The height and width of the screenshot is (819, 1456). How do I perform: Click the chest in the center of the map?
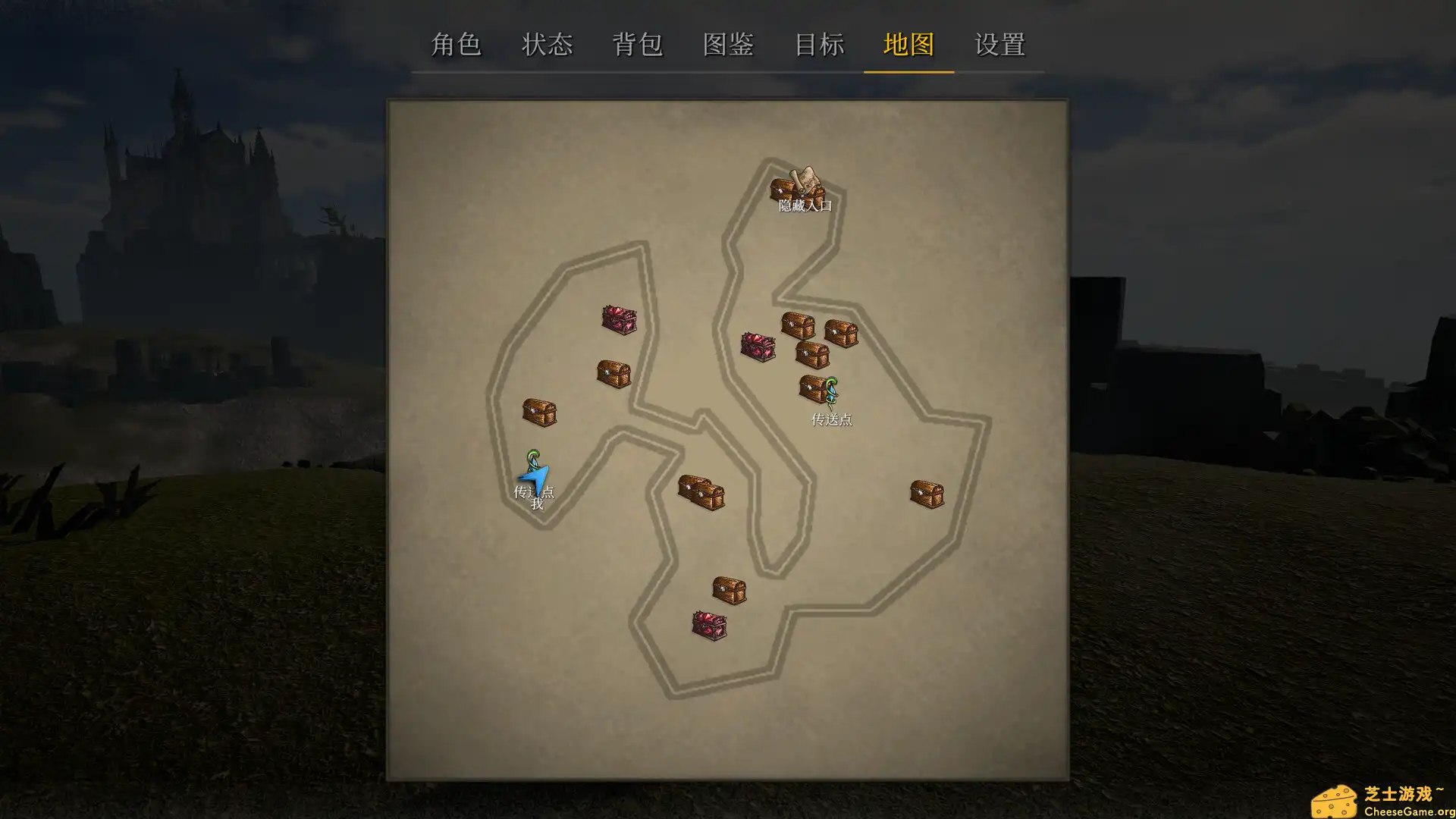pos(701,491)
